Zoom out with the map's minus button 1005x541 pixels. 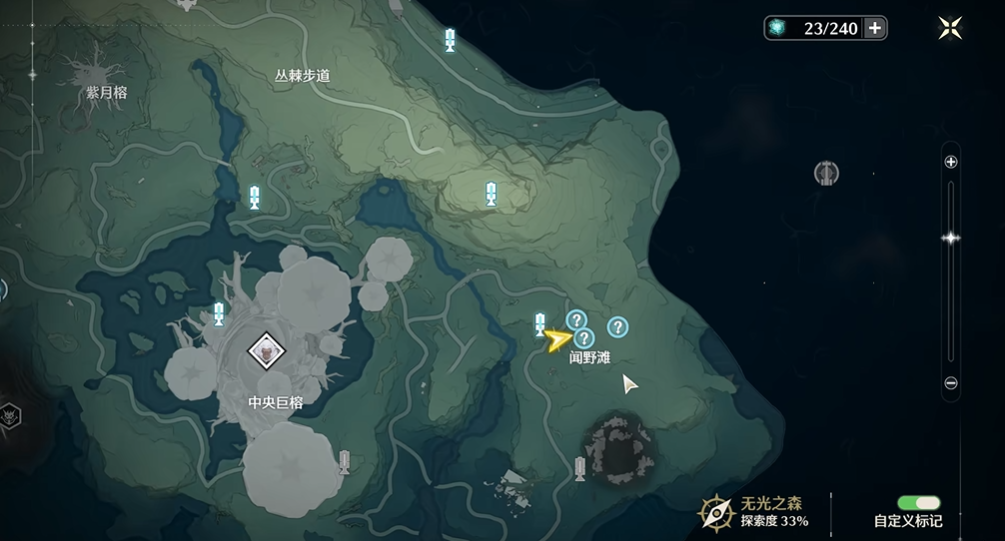pos(951,383)
